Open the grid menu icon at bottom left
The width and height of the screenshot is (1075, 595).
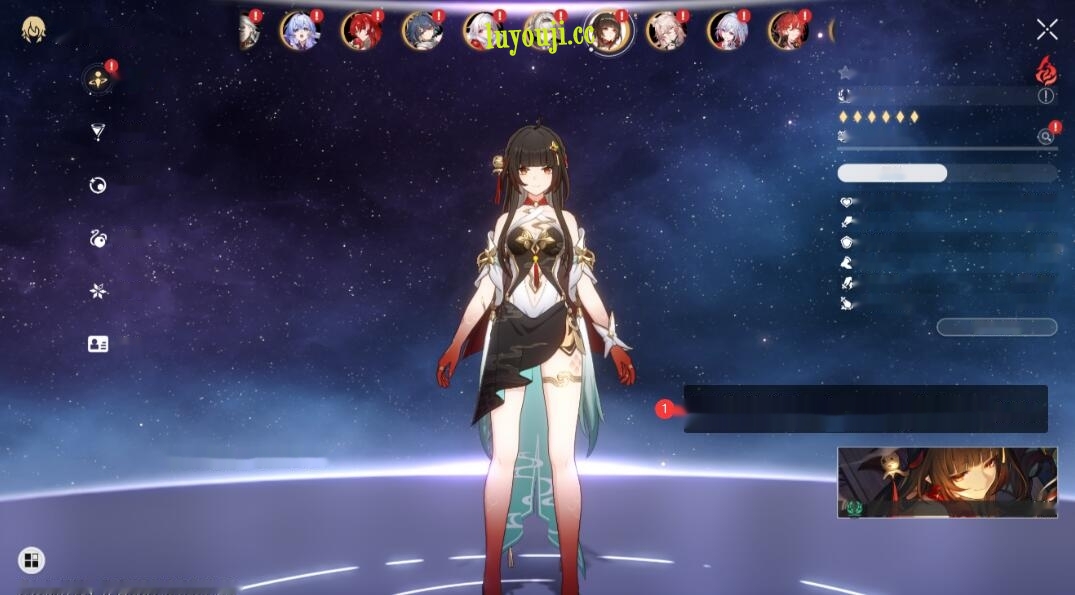(x=31, y=560)
